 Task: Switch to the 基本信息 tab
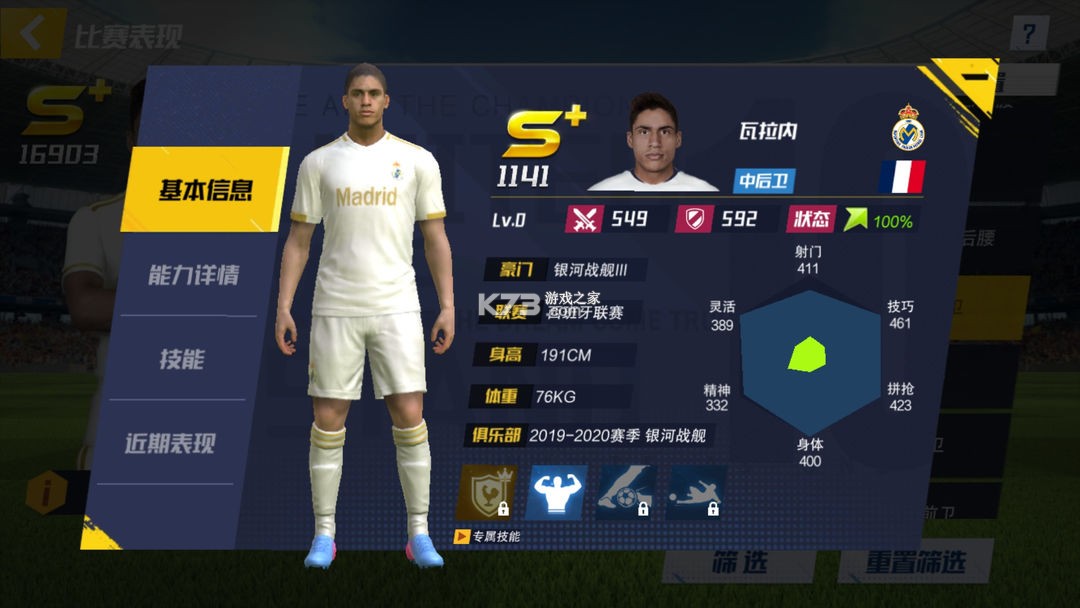pyautogui.click(x=205, y=190)
